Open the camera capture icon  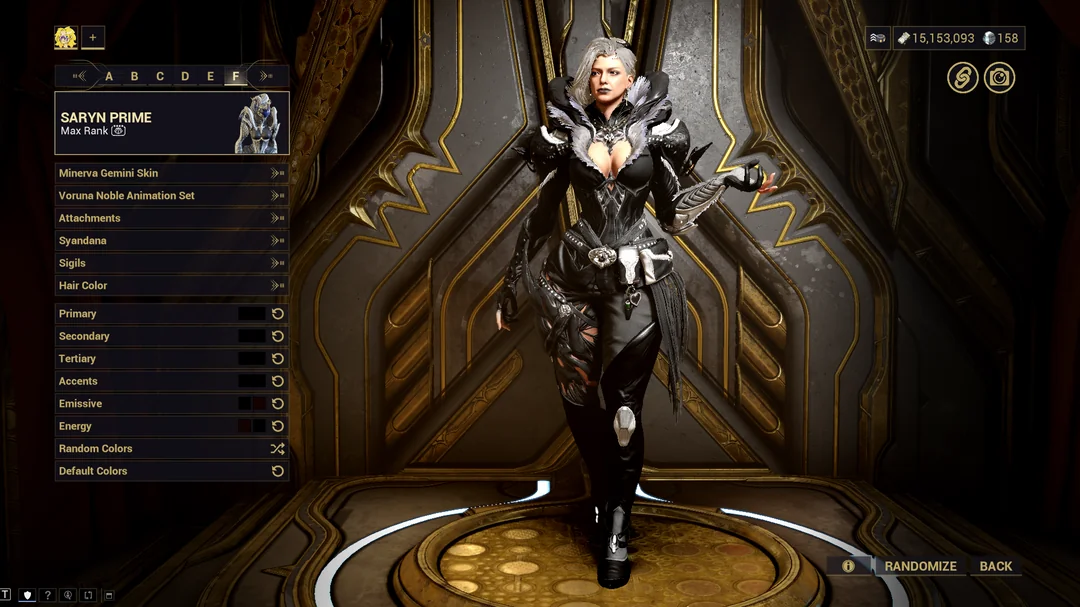click(x=999, y=78)
